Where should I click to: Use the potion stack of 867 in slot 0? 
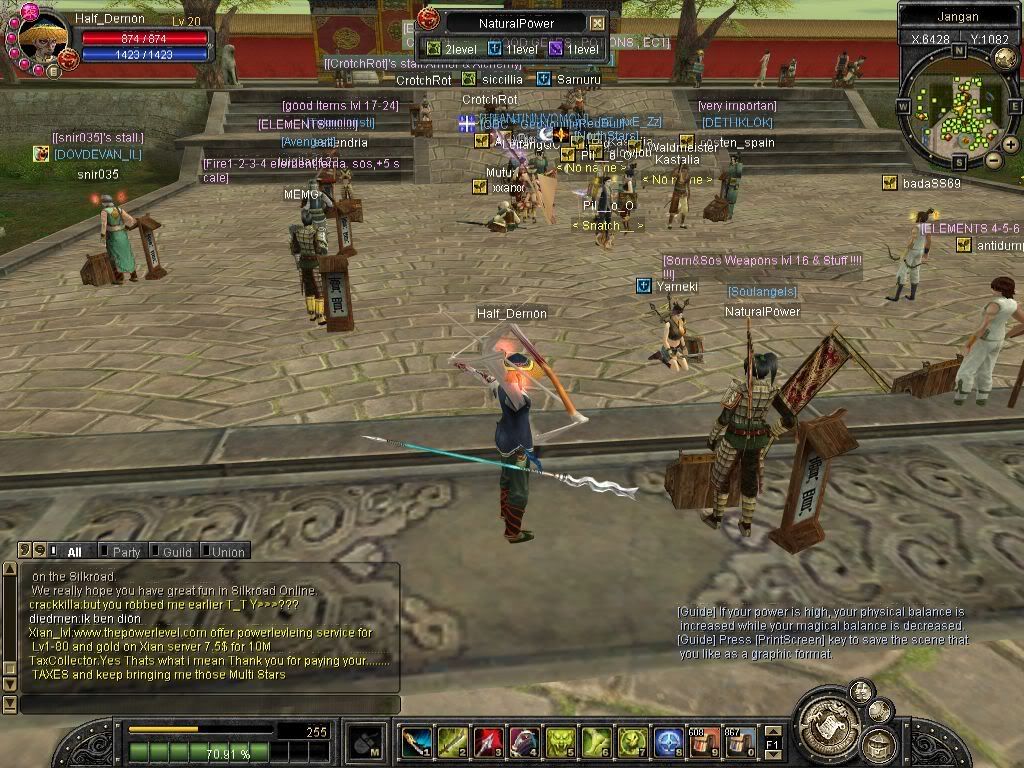coord(740,742)
